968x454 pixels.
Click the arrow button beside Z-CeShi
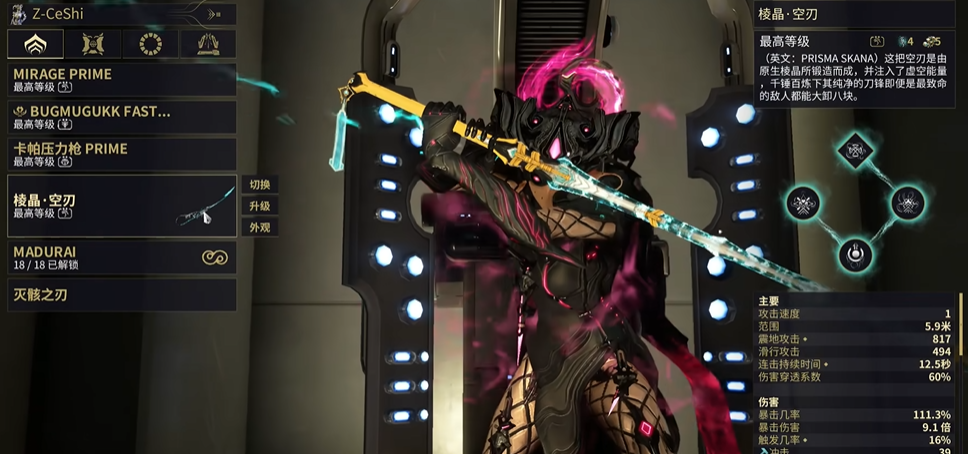pyautogui.click(x=215, y=14)
